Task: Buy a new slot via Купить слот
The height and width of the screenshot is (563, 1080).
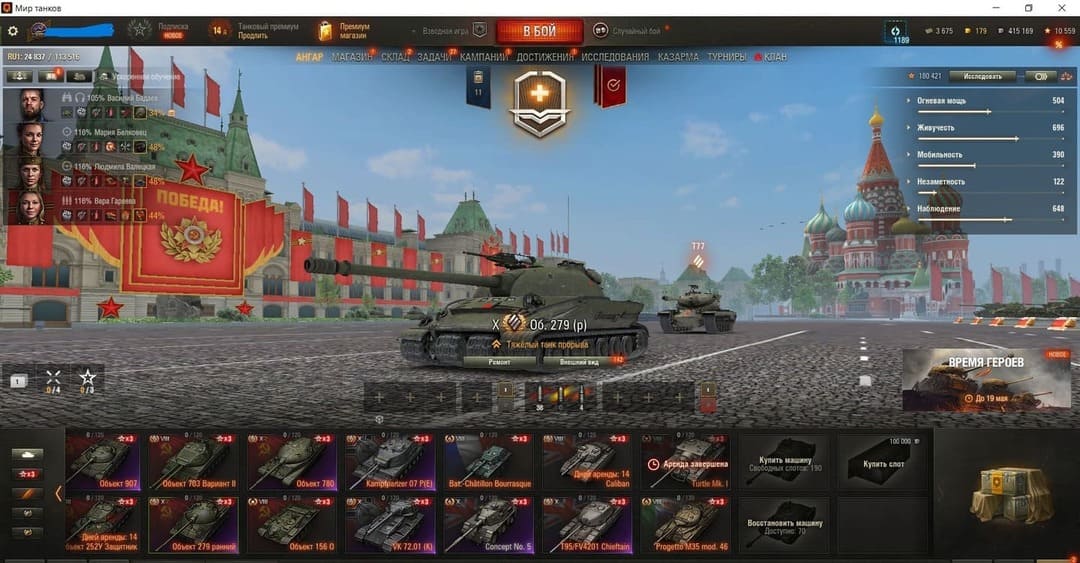Action: (x=885, y=463)
